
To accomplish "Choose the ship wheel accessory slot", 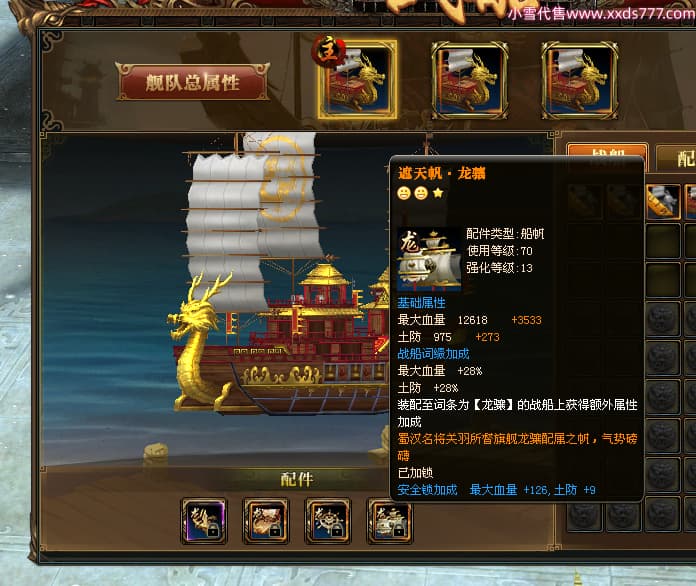I will 328,520.
